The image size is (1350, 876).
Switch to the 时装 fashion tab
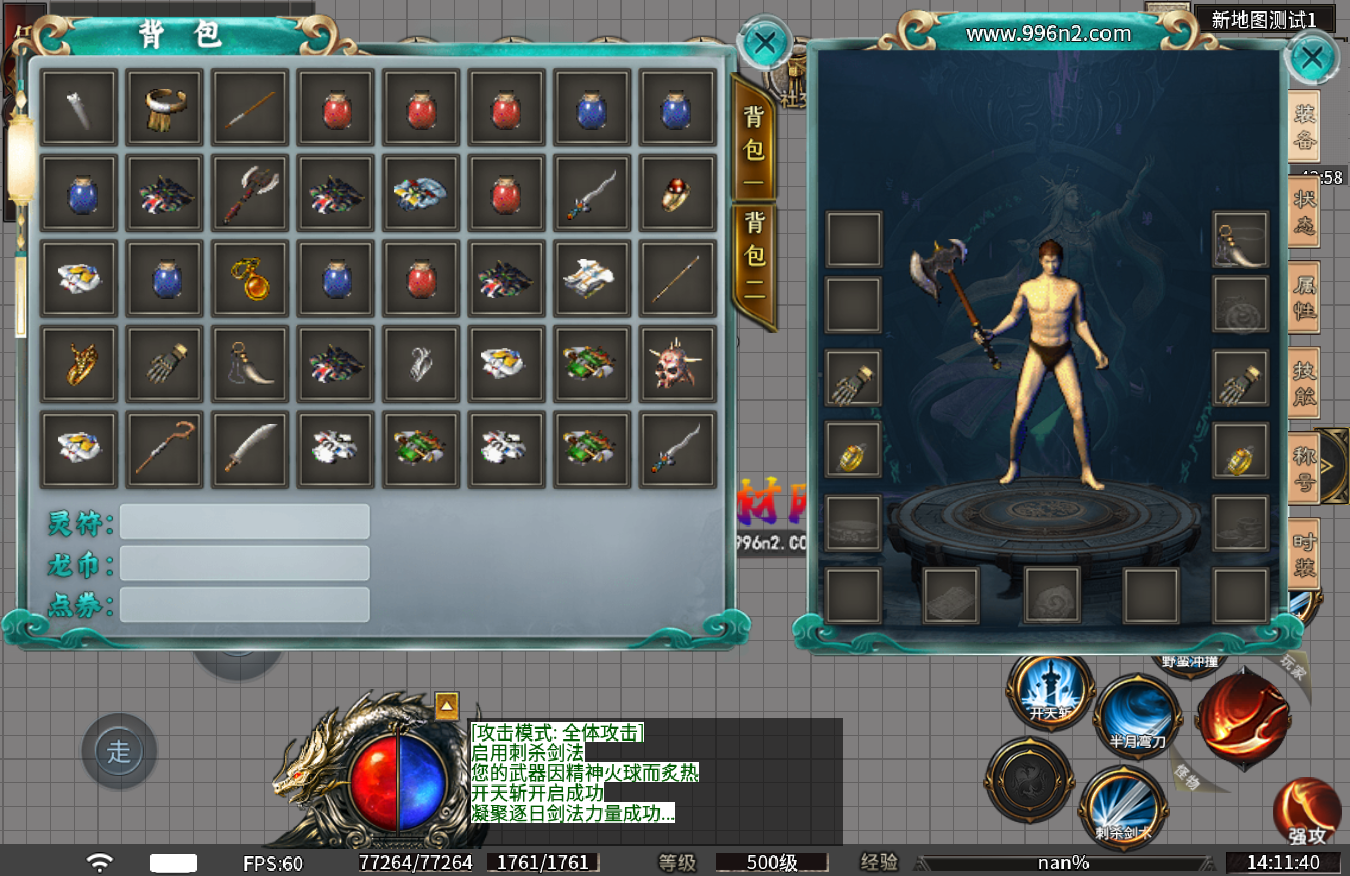tap(1304, 555)
